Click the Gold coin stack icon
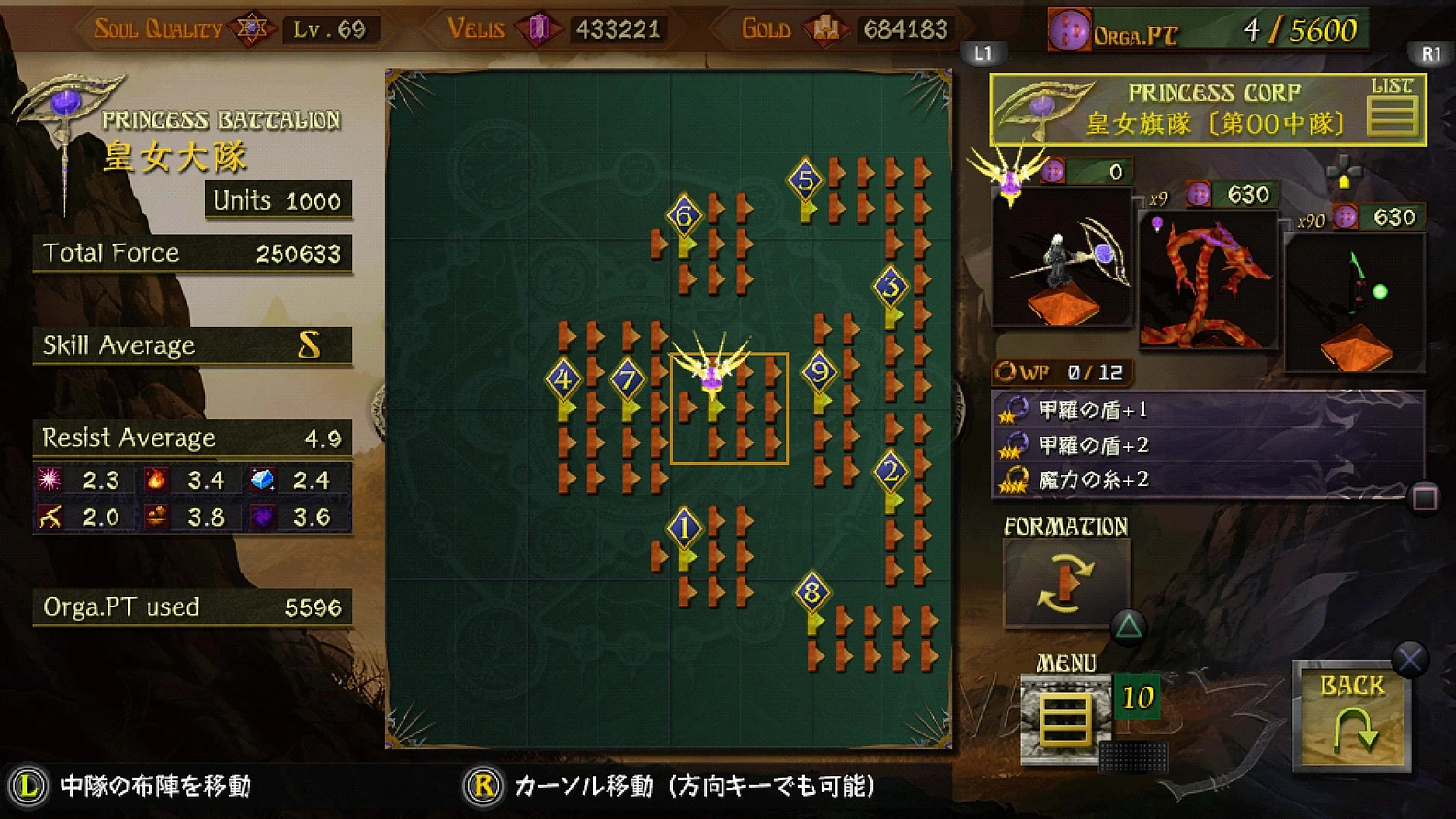1456x819 pixels. [827, 28]
